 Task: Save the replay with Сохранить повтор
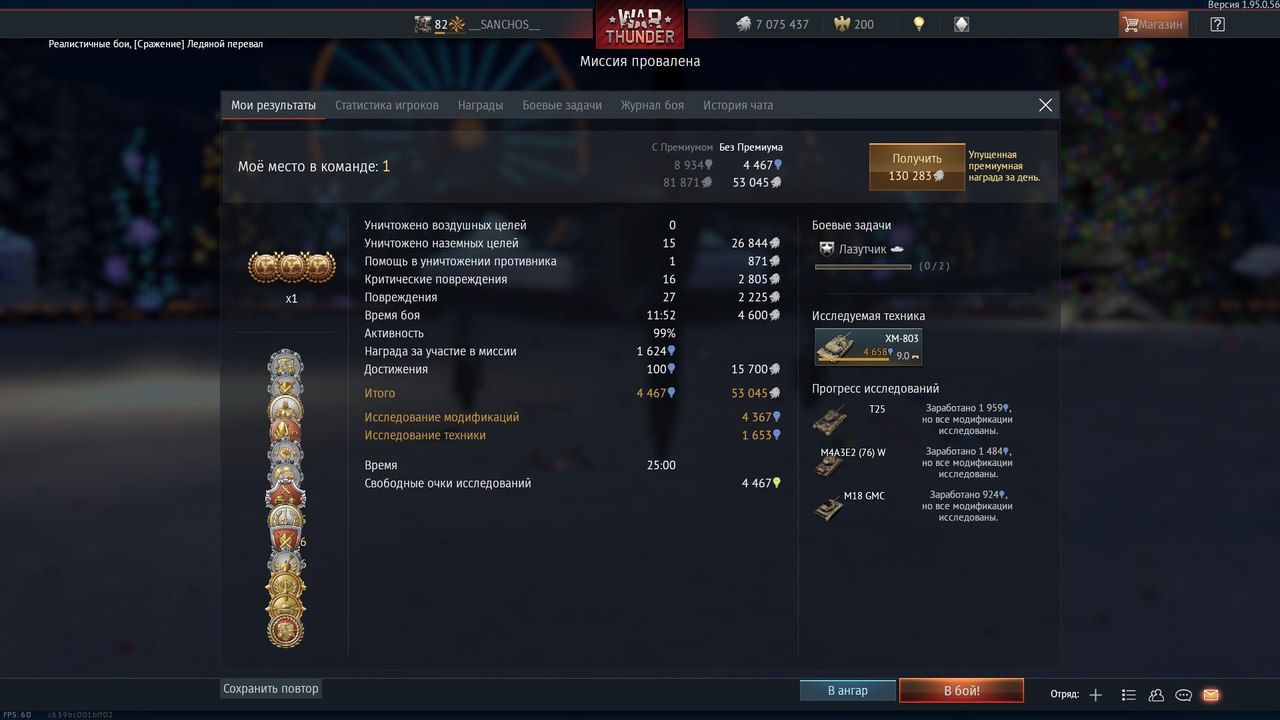(271, 689)
